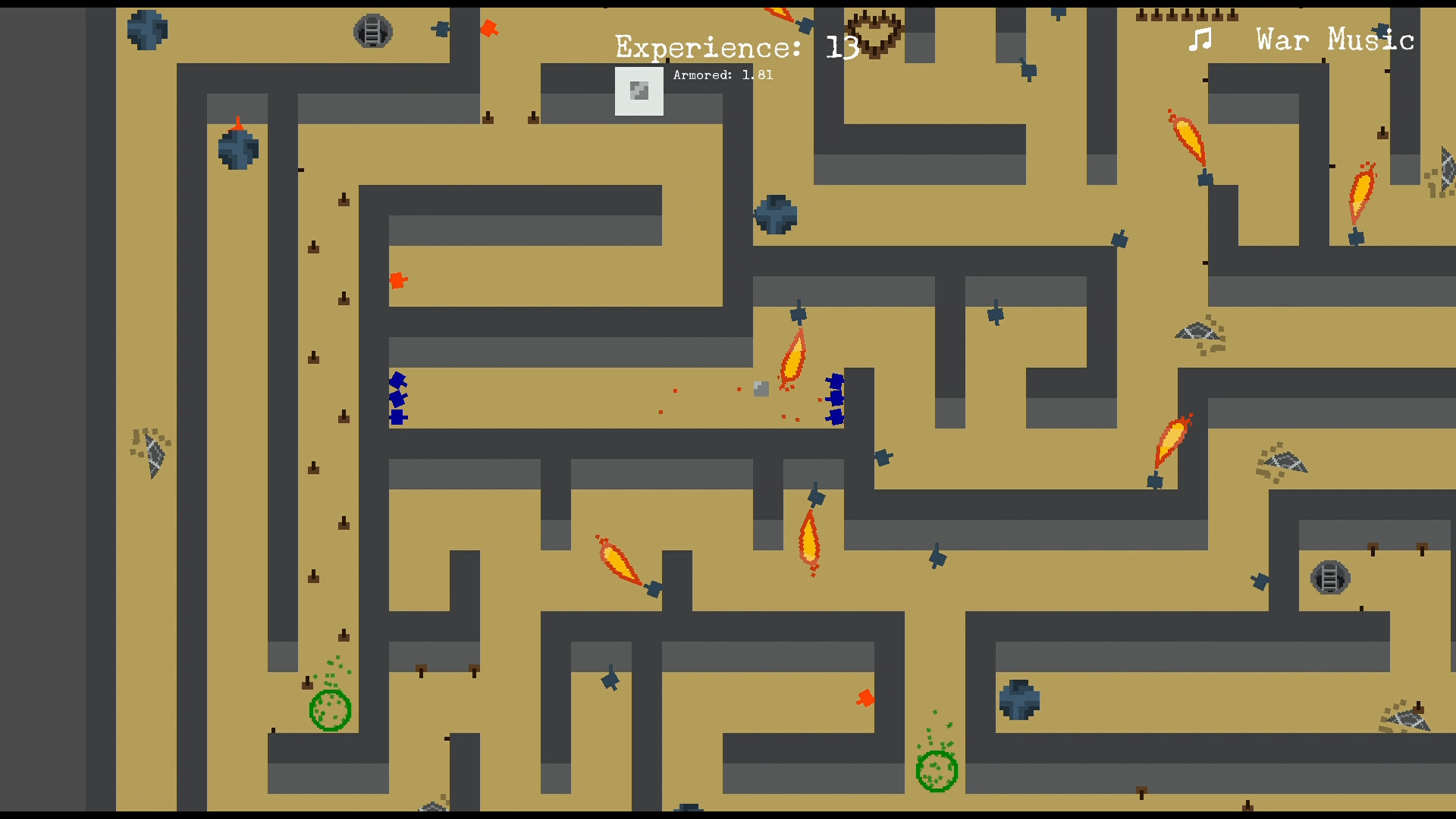The width and height of the screenshot is (1456, 819).
Task: Select the blue boulder in the top-left corner
Action: [147, 28]
